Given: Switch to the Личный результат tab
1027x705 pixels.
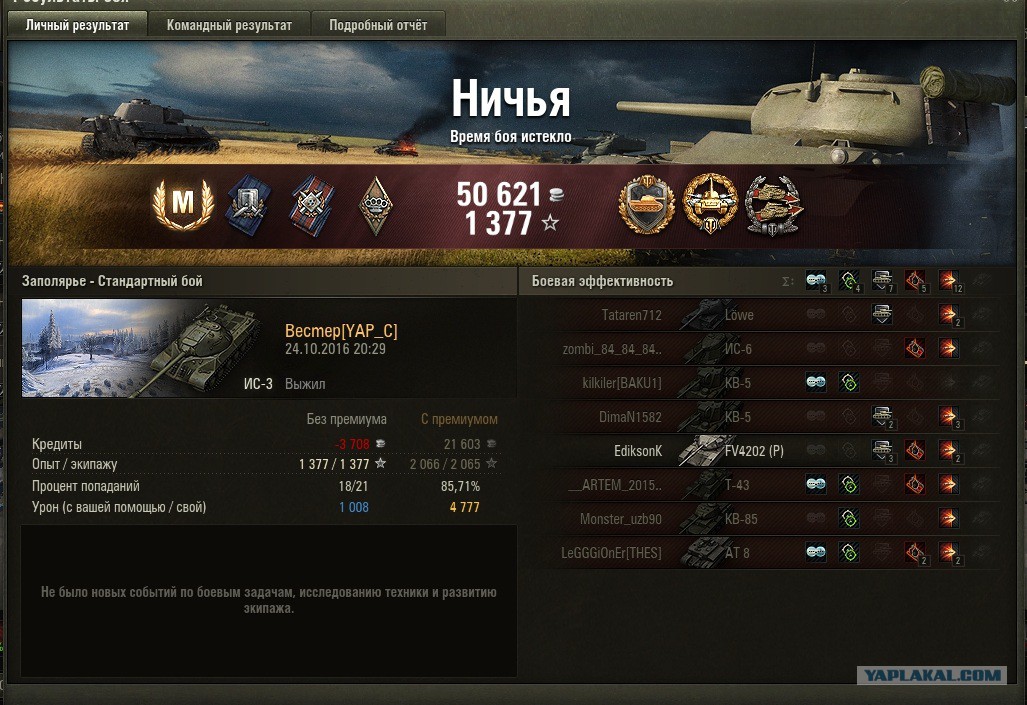Looking at the screenshot, I should (77, 25).
